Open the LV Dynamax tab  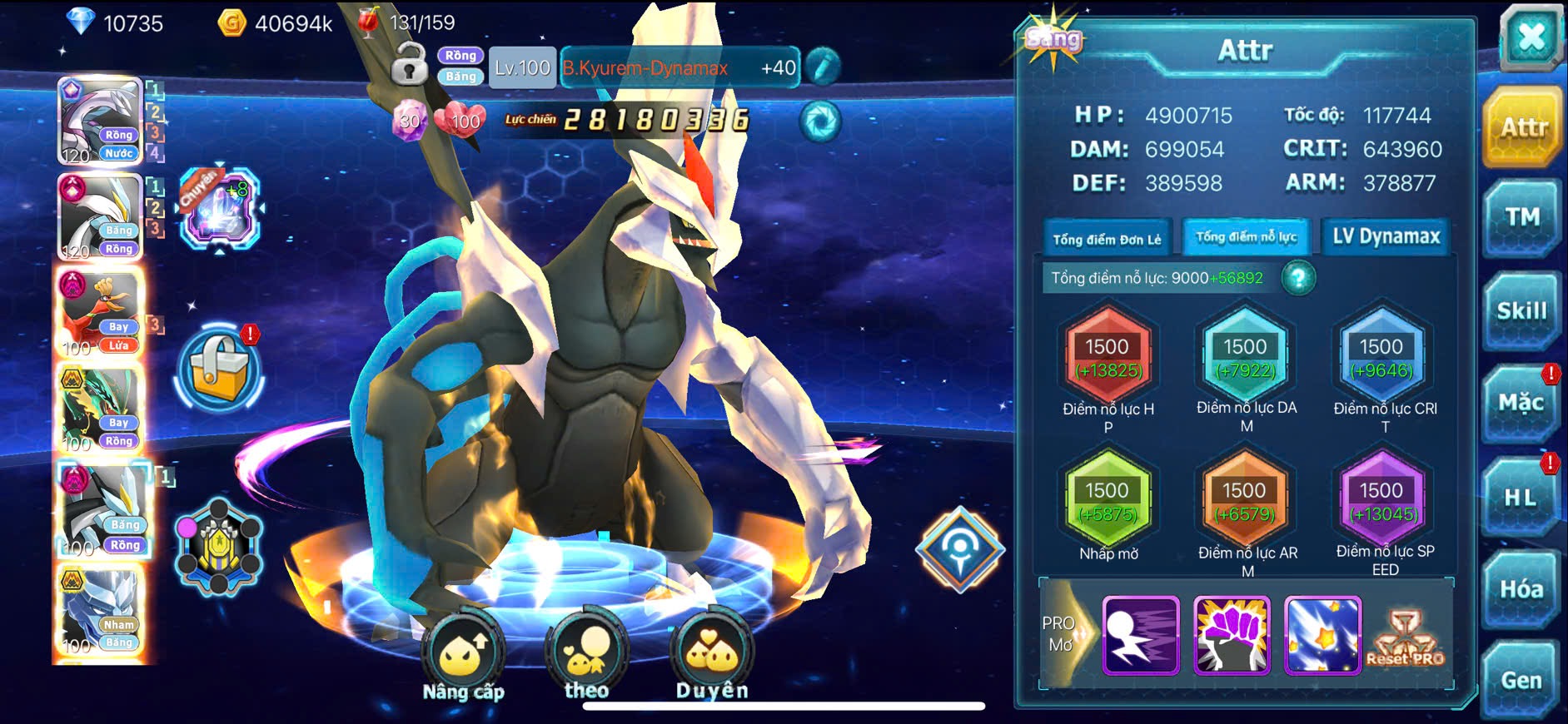[x=1386, y=237]
